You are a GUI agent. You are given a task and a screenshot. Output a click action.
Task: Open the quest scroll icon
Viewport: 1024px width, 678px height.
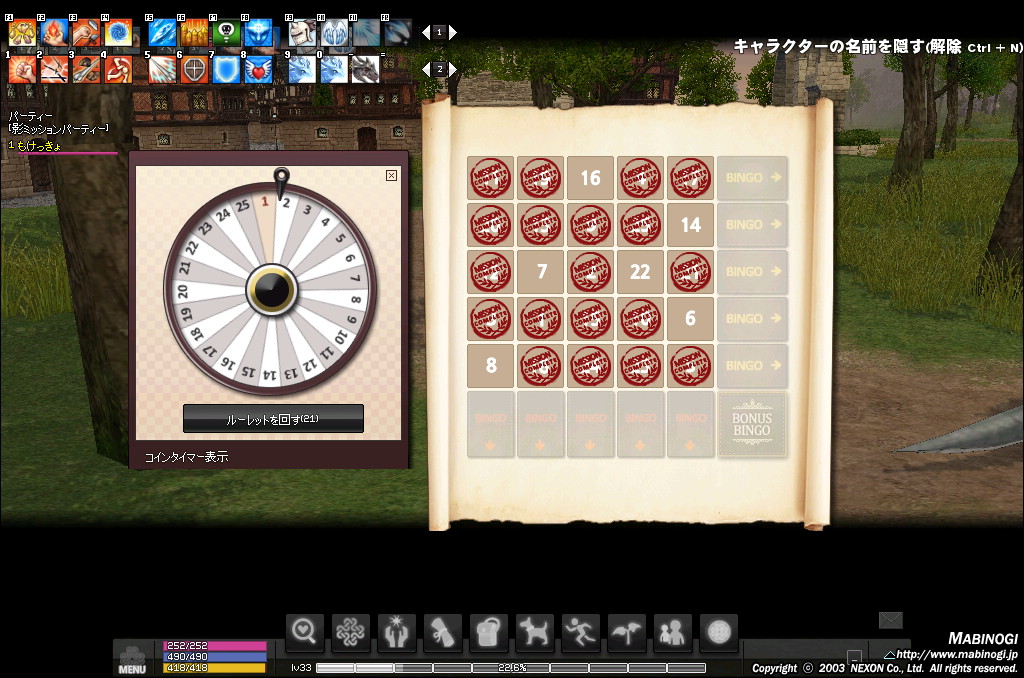443,632
